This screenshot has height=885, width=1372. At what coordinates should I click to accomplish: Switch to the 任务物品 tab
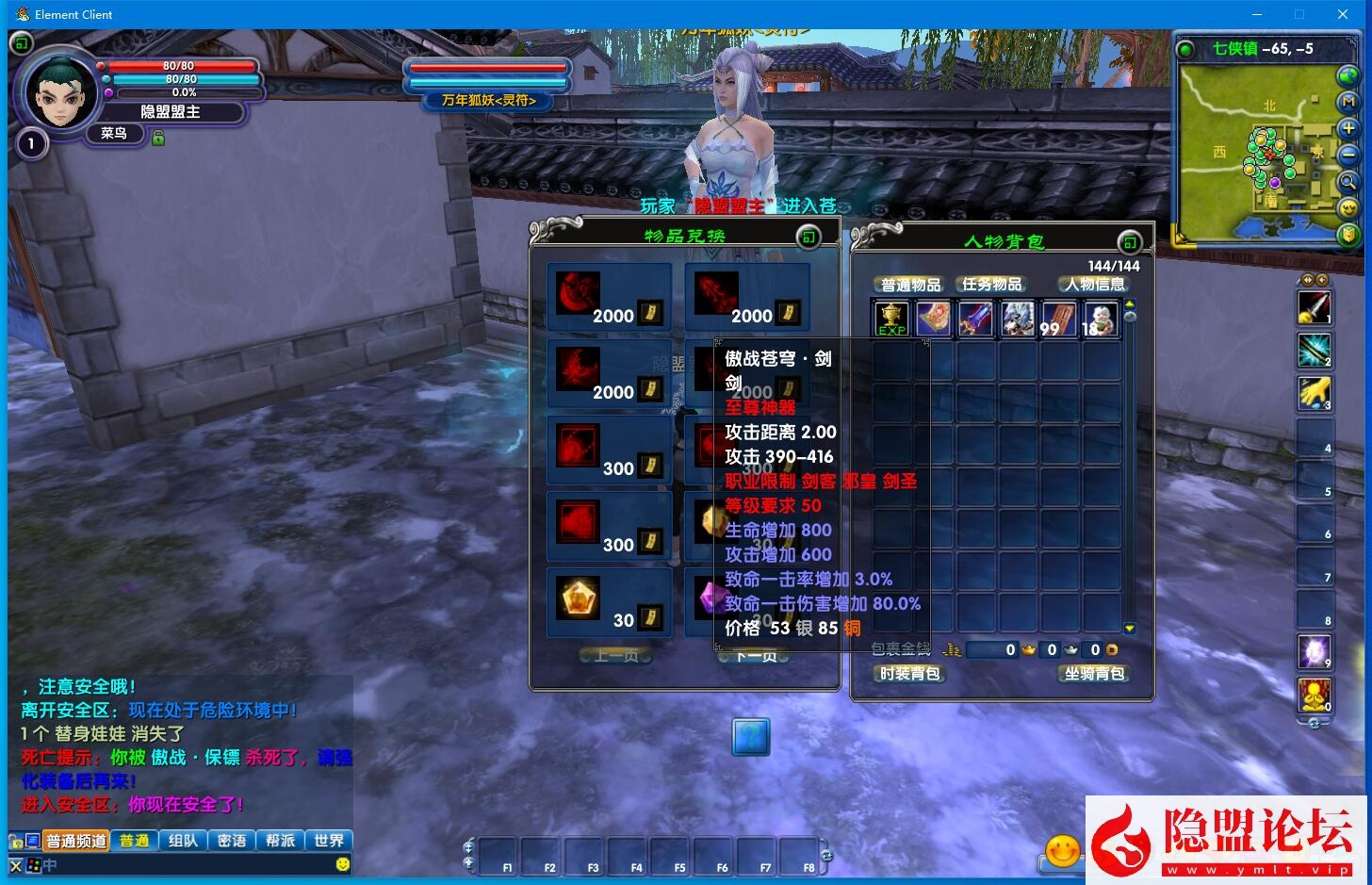pyautogui.click(x=991, y=285)
